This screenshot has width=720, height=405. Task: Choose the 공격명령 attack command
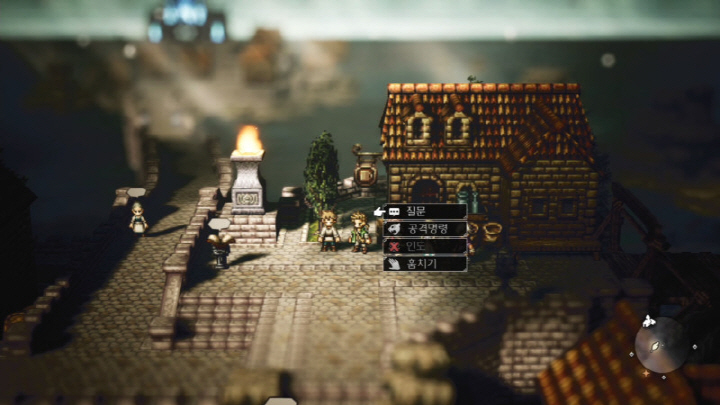click(x=424, y=229)
